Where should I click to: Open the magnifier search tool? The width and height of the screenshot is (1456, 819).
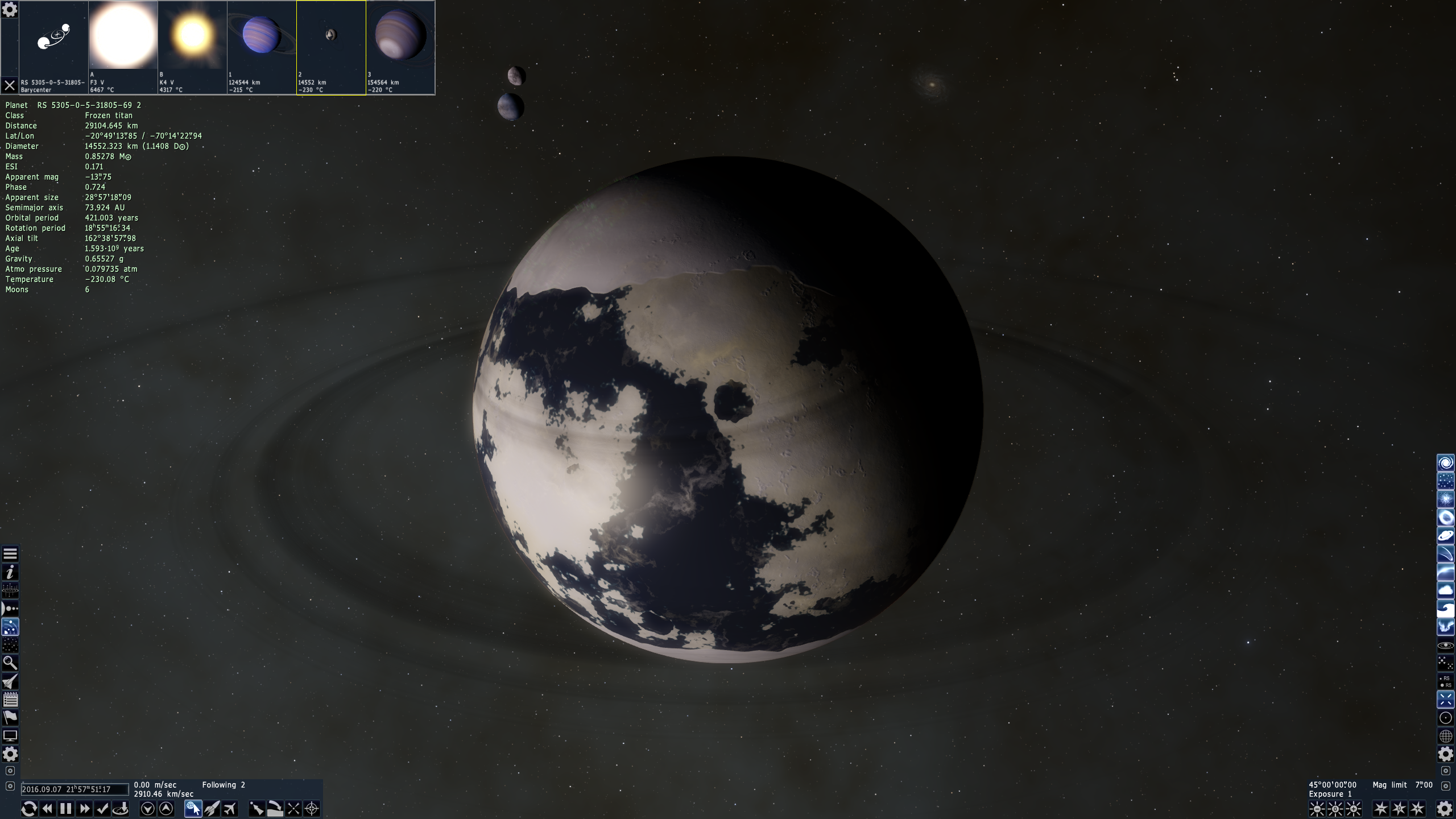click(x=10, y=663)
